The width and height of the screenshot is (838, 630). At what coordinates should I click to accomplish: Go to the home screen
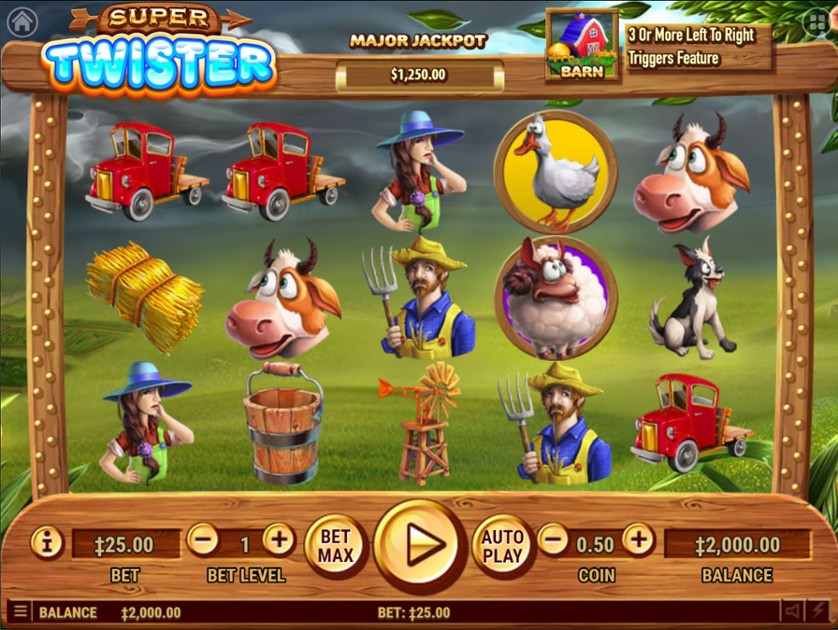tap(21, 20)
